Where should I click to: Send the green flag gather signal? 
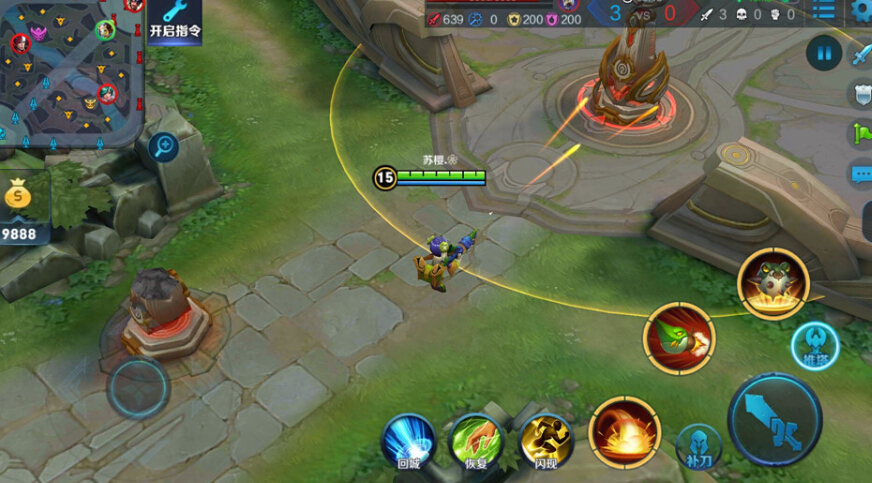pyautogui.click(x=861, y=134)
